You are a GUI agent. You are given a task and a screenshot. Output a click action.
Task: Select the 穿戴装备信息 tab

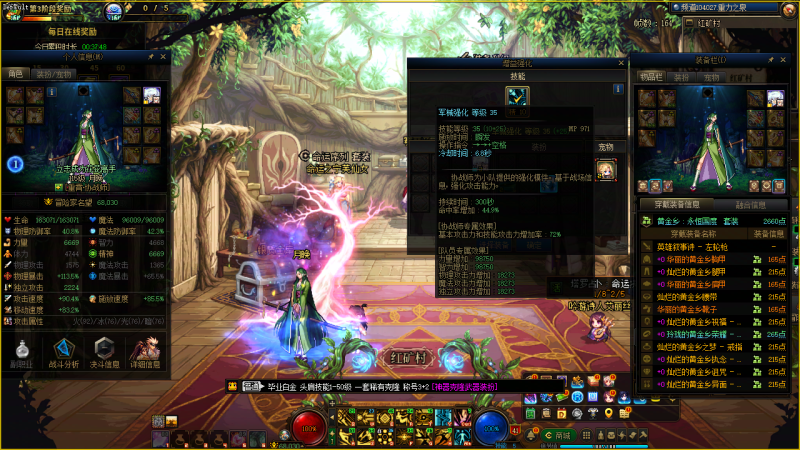coord(675,204)
